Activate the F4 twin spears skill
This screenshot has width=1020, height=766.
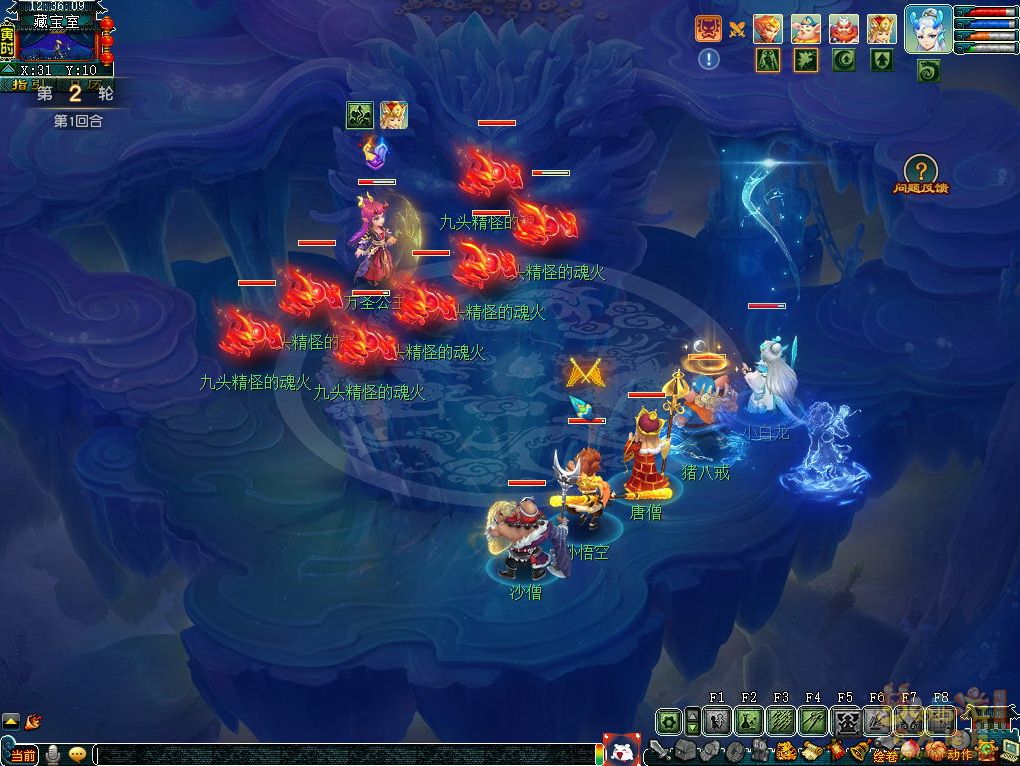coord(813,720)
